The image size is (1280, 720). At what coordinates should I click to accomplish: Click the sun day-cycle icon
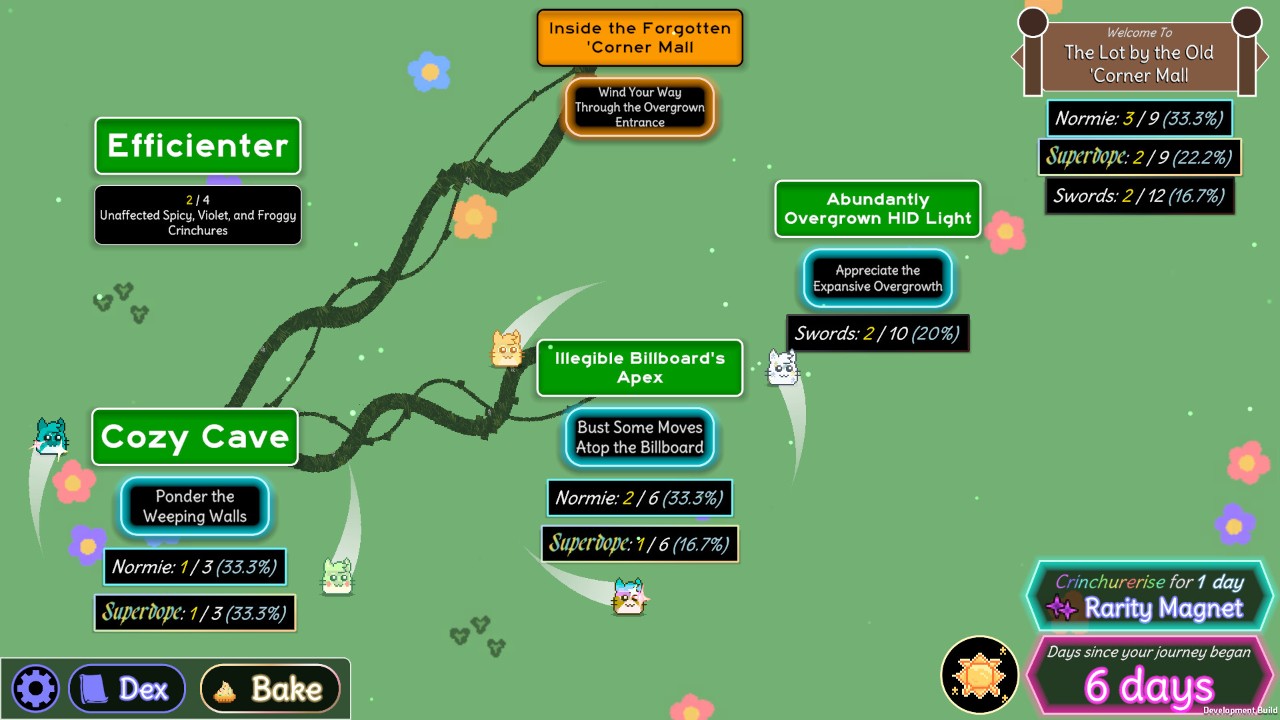click(979, 675)
